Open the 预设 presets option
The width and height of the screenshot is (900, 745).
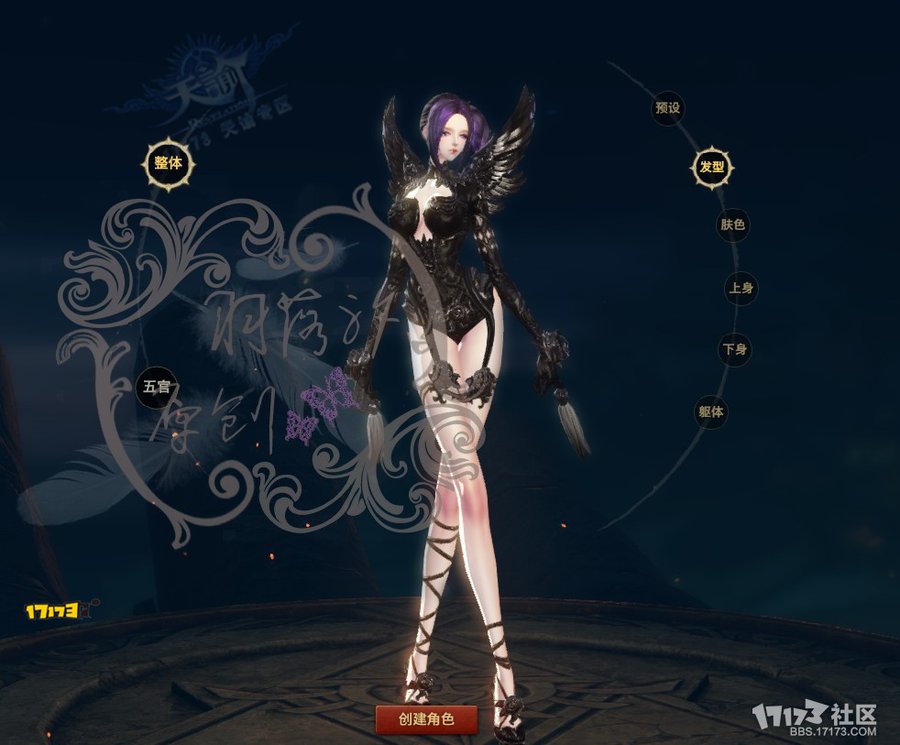[667, 108]
